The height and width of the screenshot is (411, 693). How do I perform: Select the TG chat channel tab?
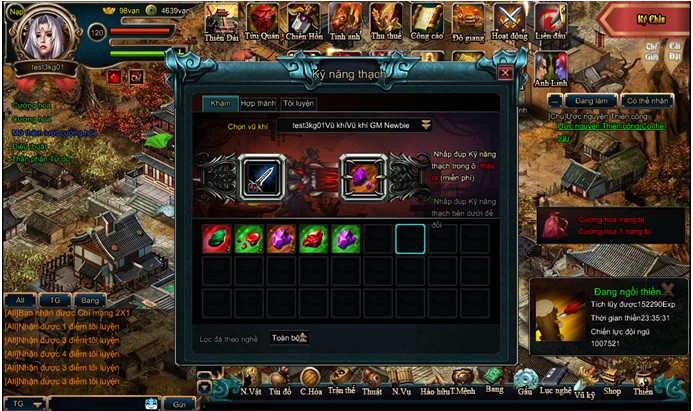[55, 299]
